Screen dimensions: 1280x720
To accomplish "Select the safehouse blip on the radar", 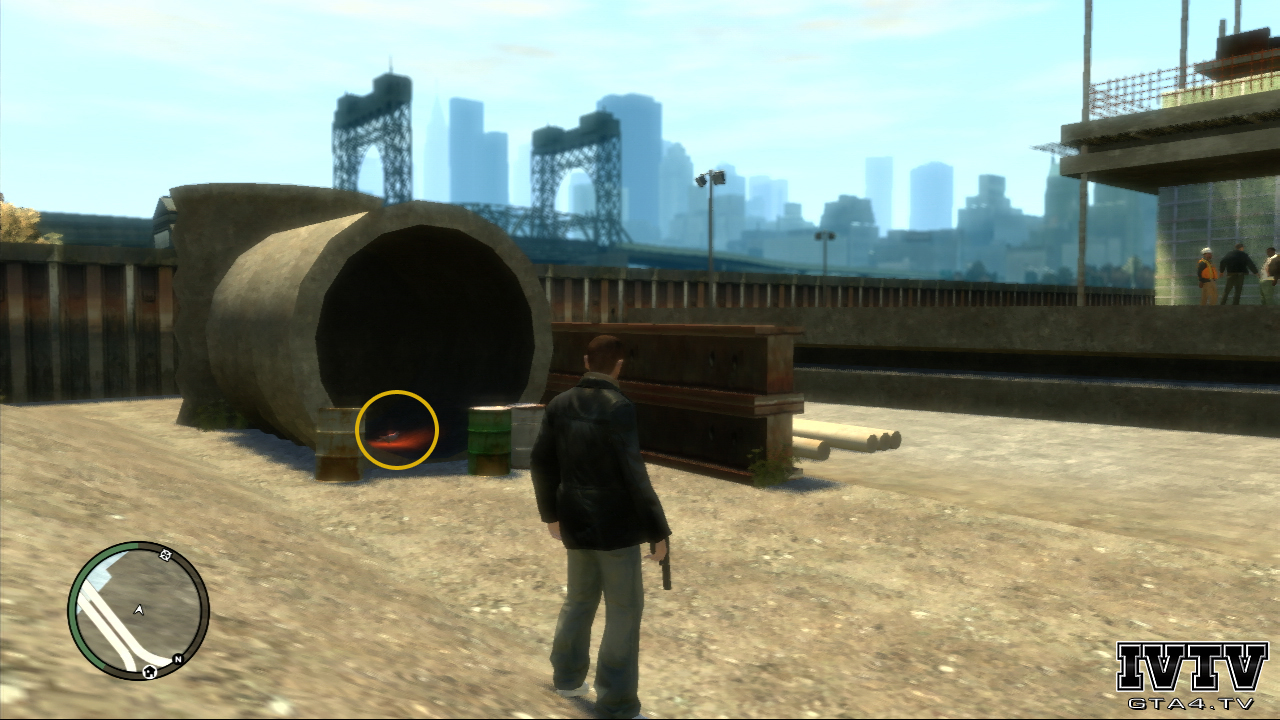I will (x=149, y=671).
